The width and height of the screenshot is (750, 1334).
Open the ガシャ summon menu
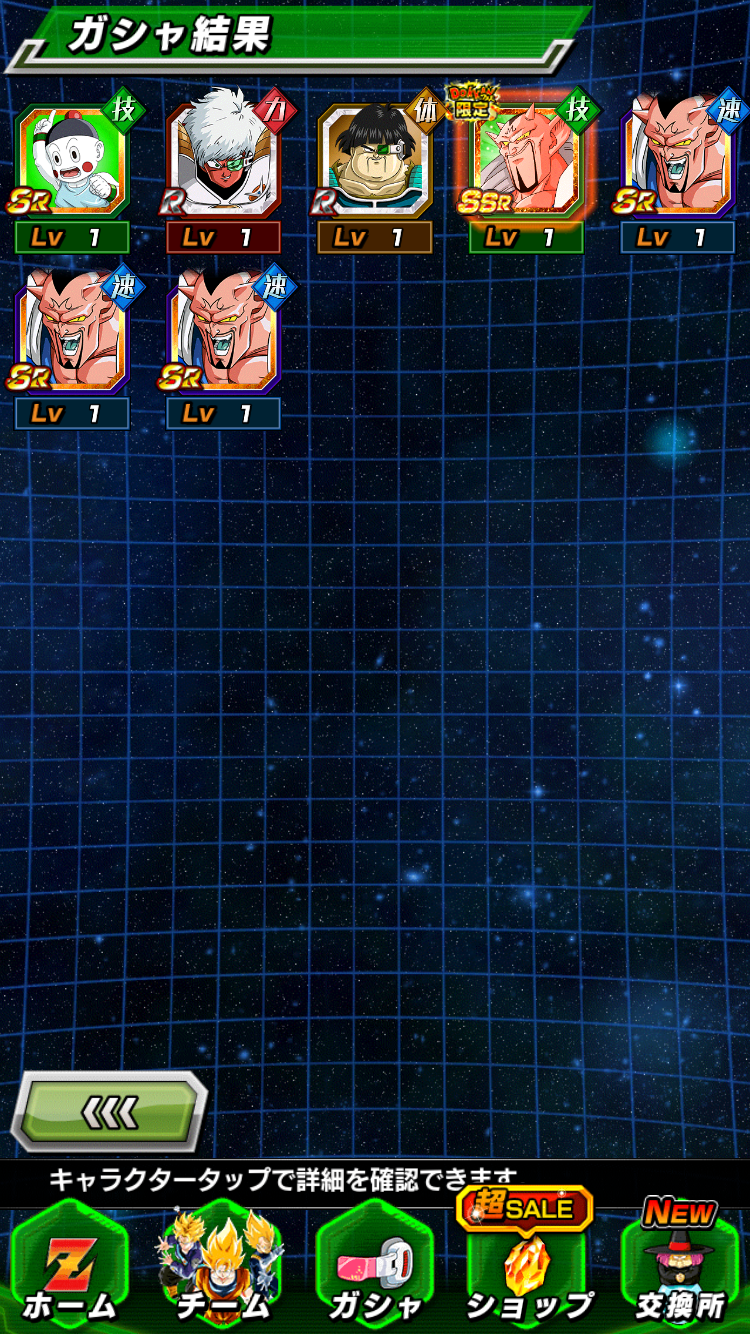pyautogui.click(x=375, y=1268)
